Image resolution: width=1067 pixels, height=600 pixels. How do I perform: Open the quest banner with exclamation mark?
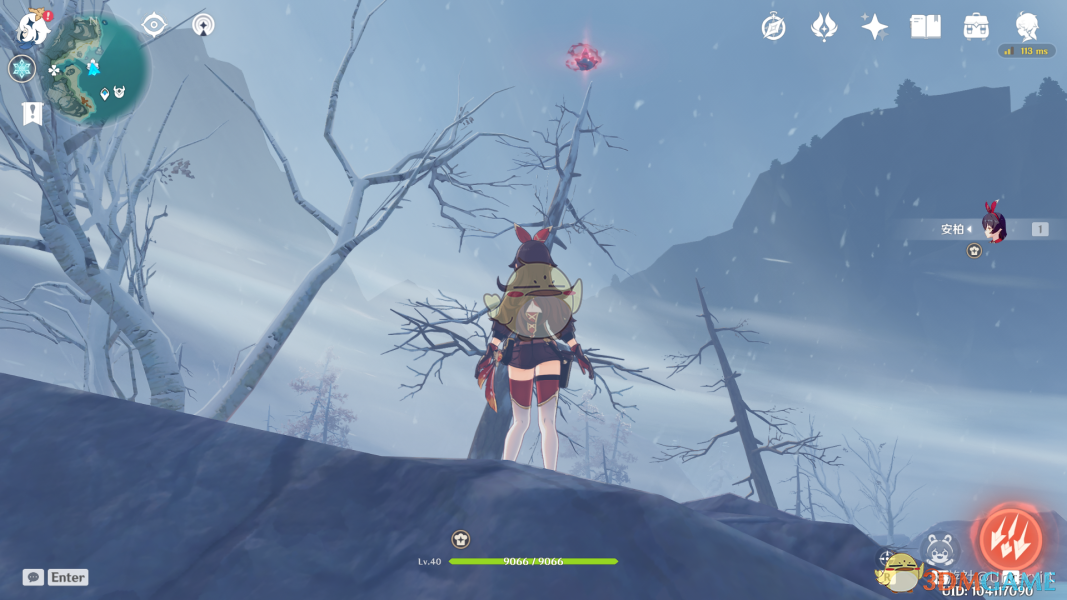coord(32,113)
